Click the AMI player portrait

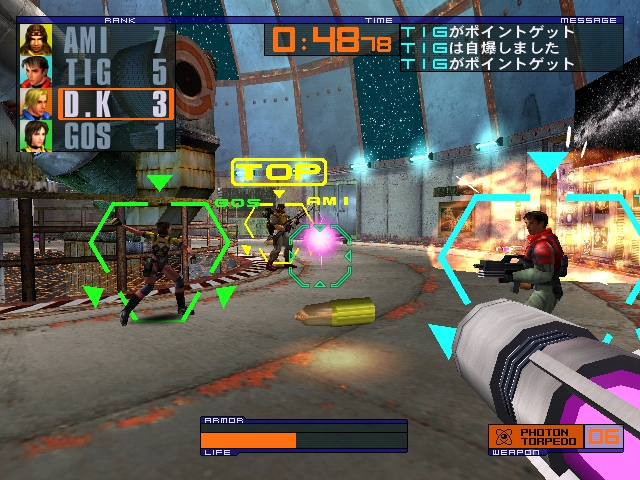click(37, 40)
